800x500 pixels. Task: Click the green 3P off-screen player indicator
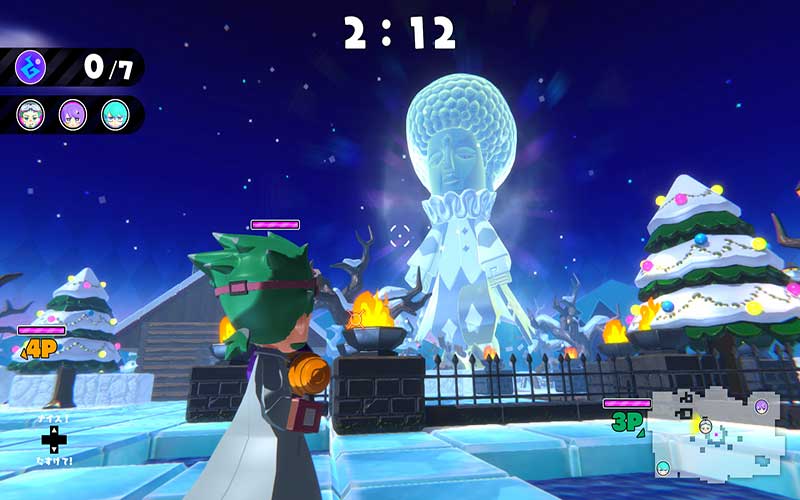click(x=627, y=422)
